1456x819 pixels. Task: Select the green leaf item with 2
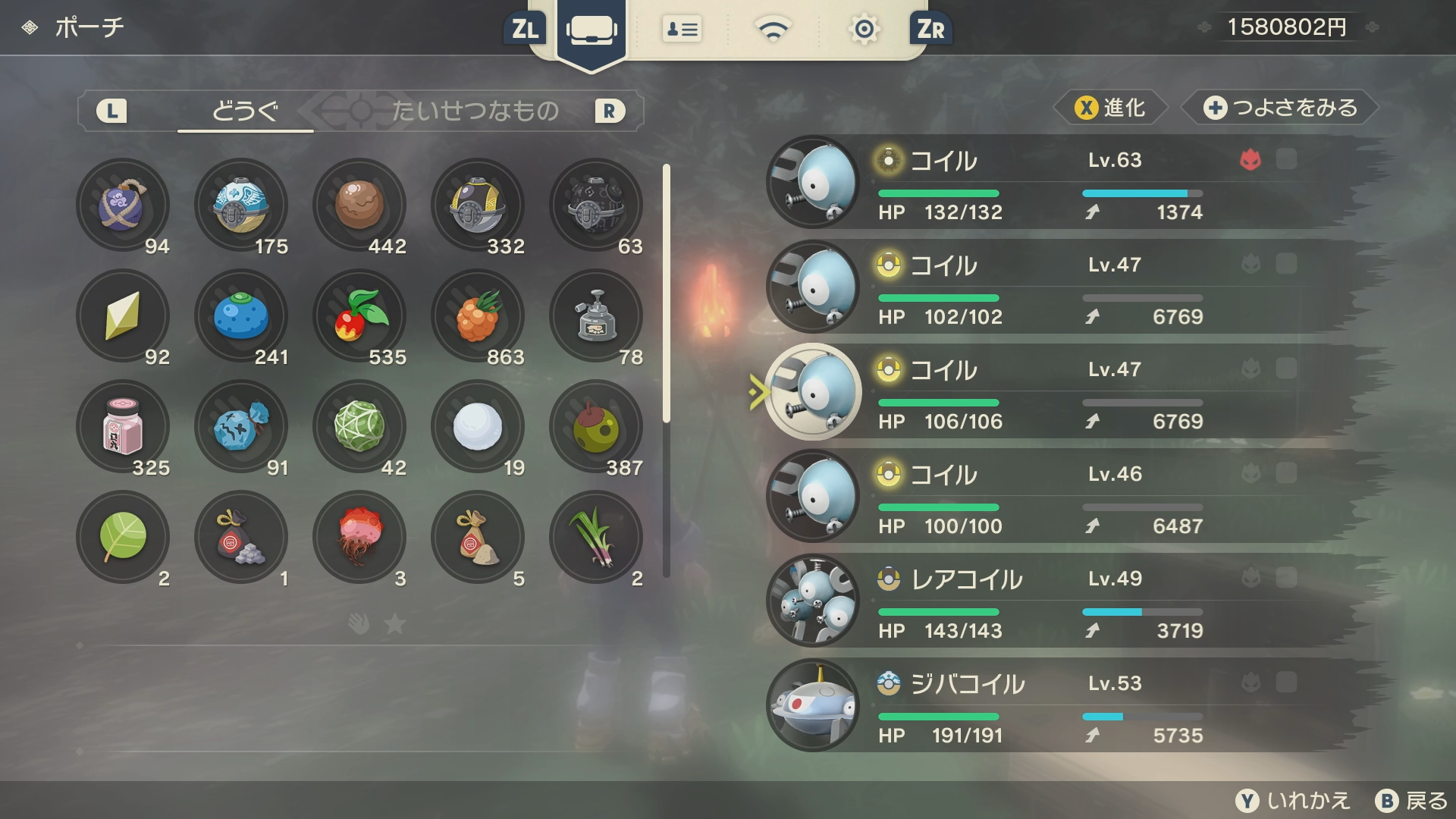pyautogui.click(x=123, y=538)
